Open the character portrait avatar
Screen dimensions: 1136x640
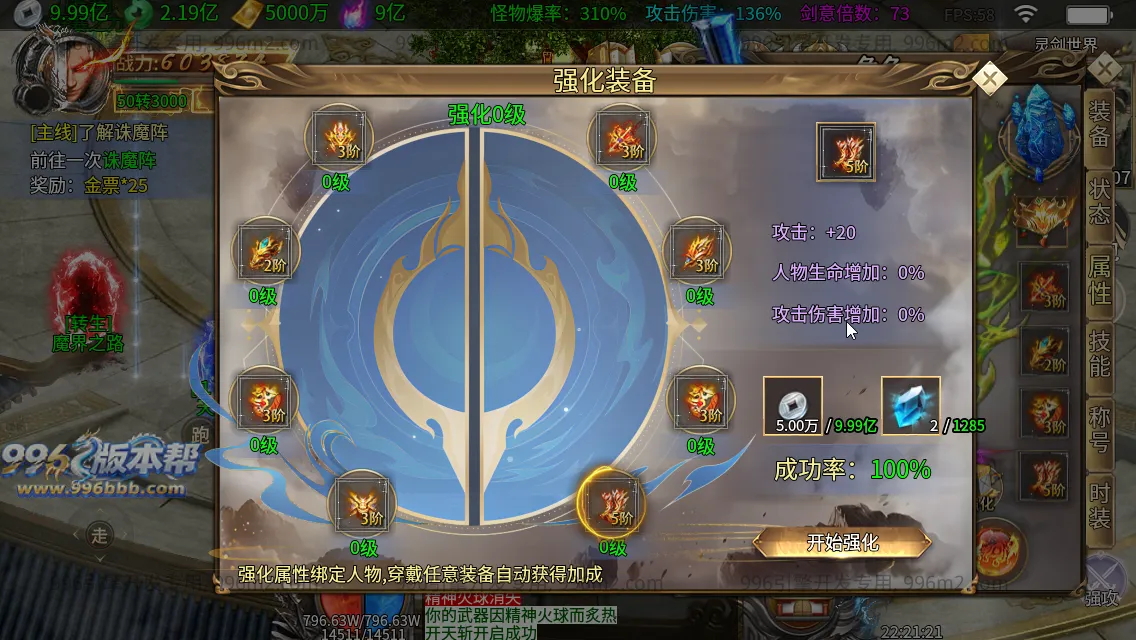pyautogui.click(x=62, y=68)
